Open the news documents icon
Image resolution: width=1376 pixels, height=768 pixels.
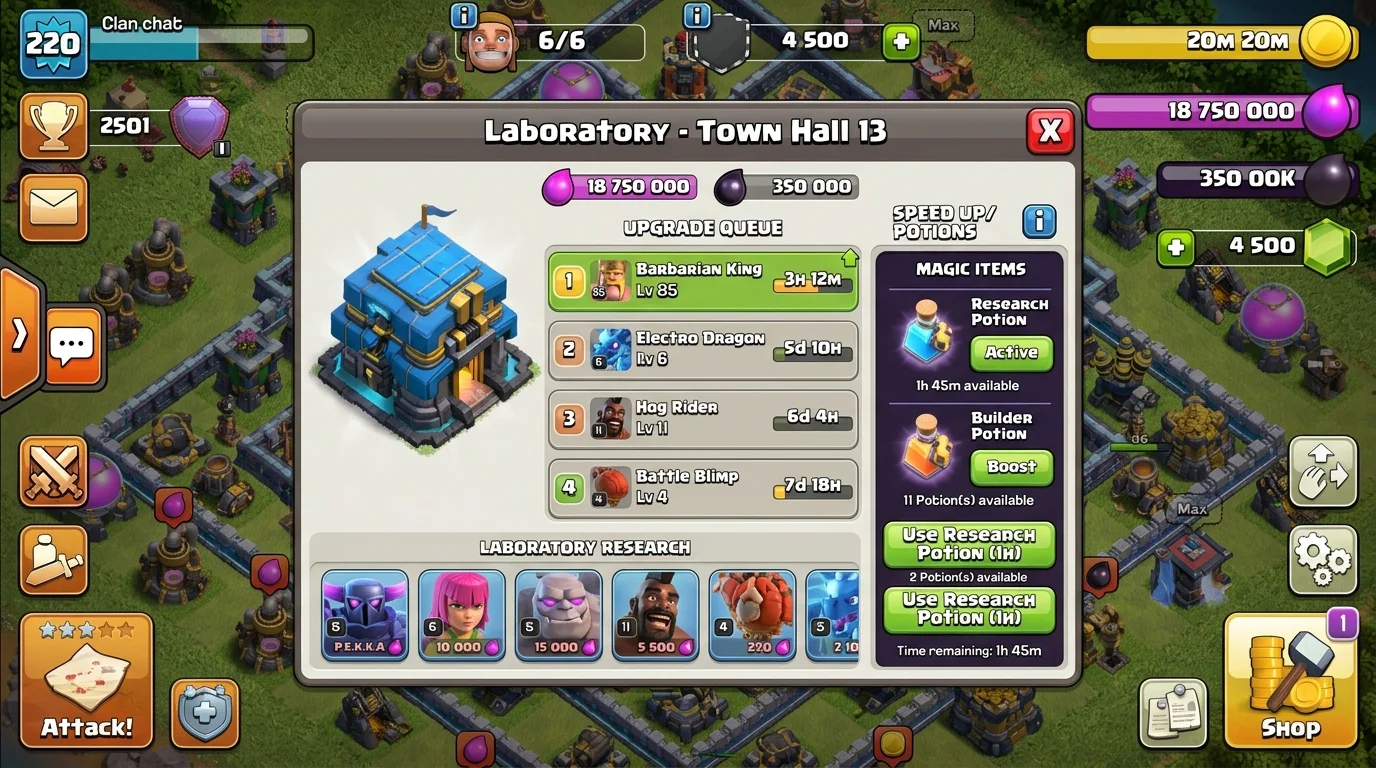1171,713
